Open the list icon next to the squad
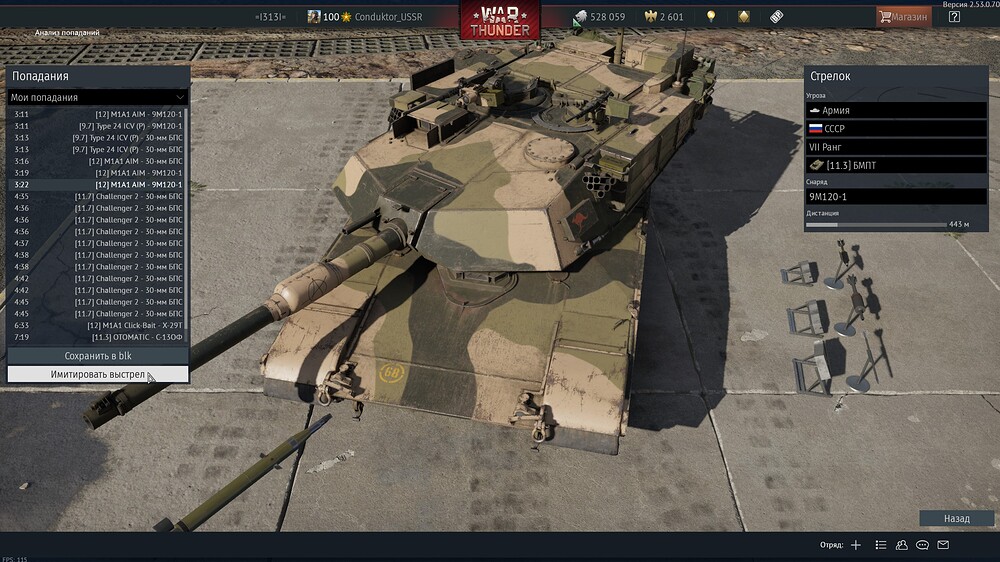This screenshot has height=562, width=1000. pyautogui.click(x=881, y=545)
